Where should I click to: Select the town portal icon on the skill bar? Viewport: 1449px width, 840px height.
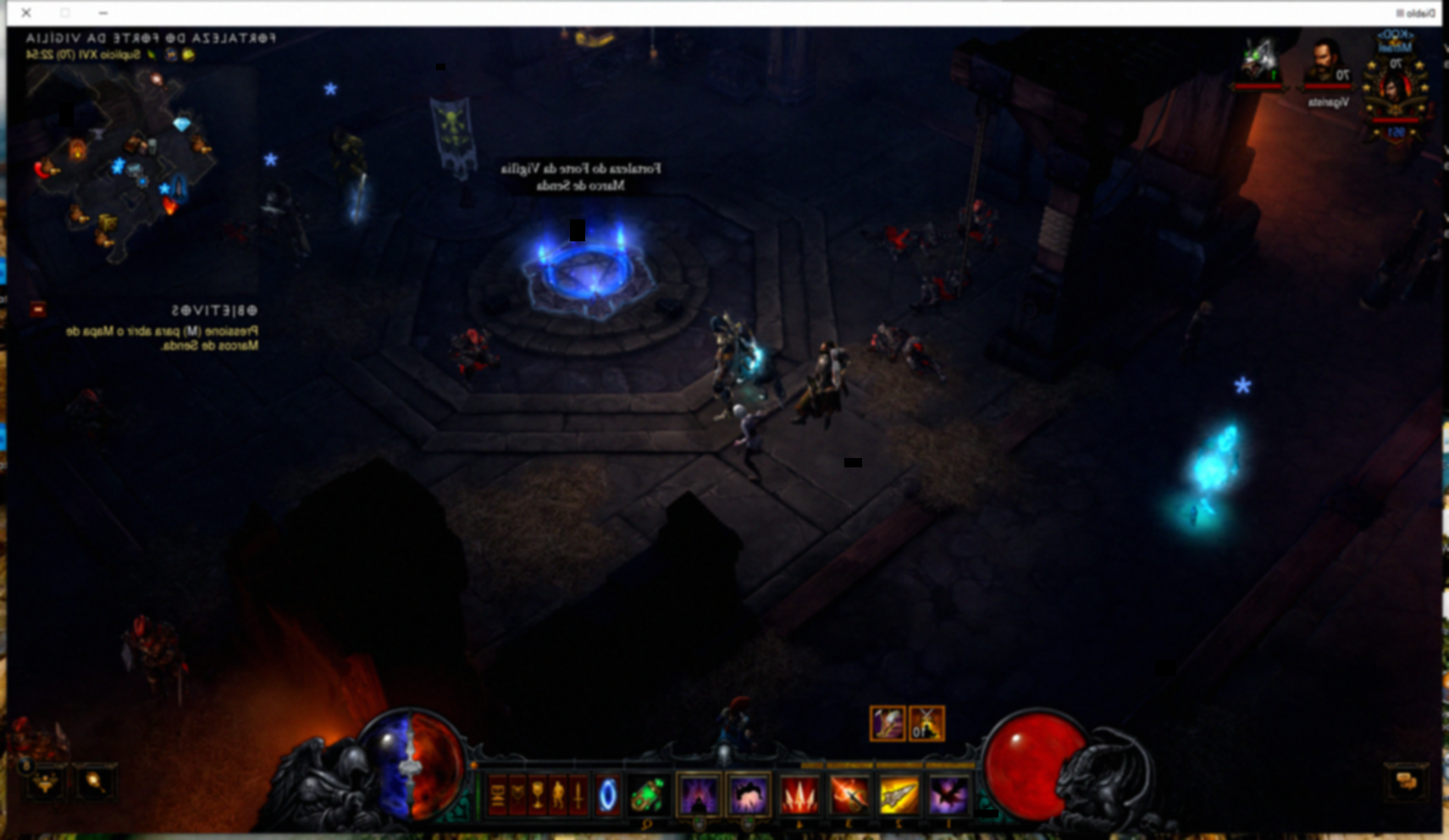pos(609,796)
